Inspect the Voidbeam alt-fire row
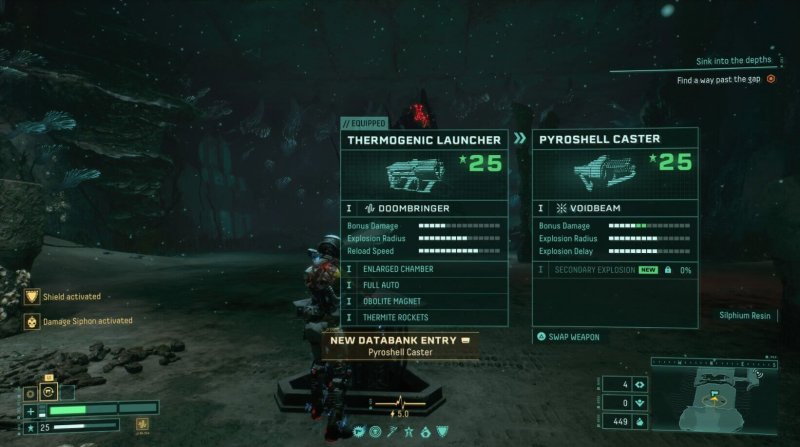Screen dimensions: 800x447 614,208
